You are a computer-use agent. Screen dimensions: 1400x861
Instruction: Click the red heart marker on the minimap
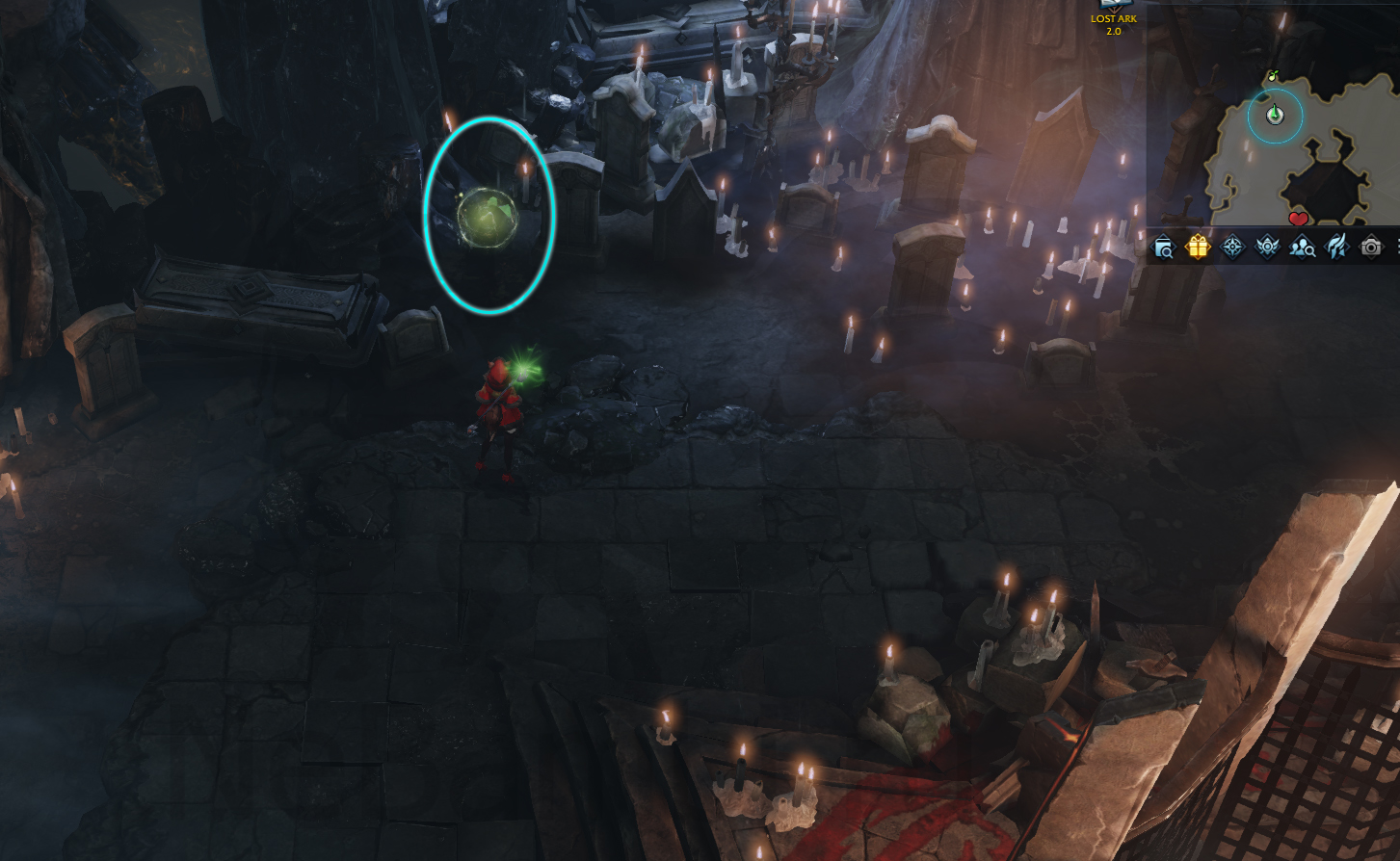[1298, 219]
